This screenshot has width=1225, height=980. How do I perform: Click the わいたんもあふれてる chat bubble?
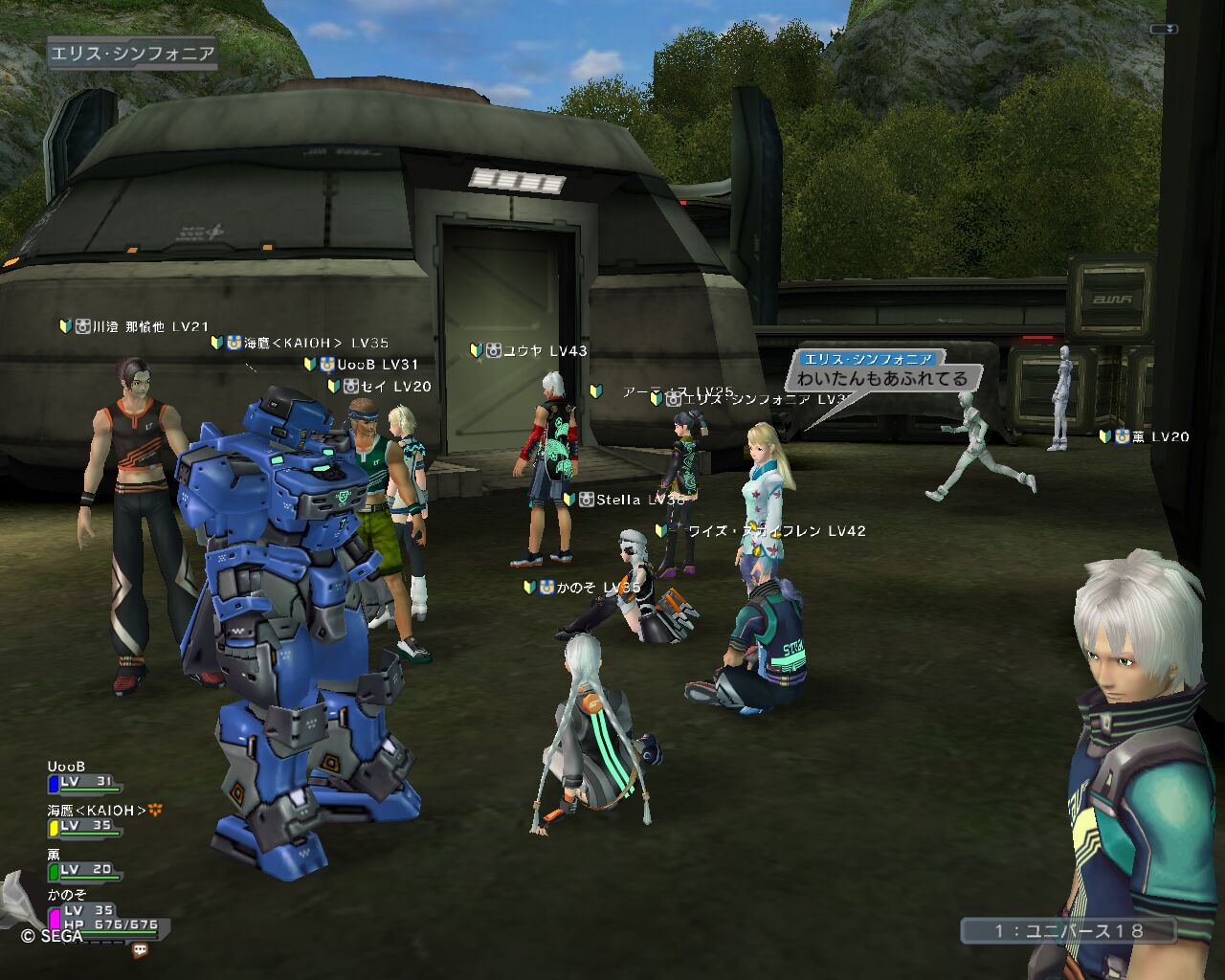(882, 379)
